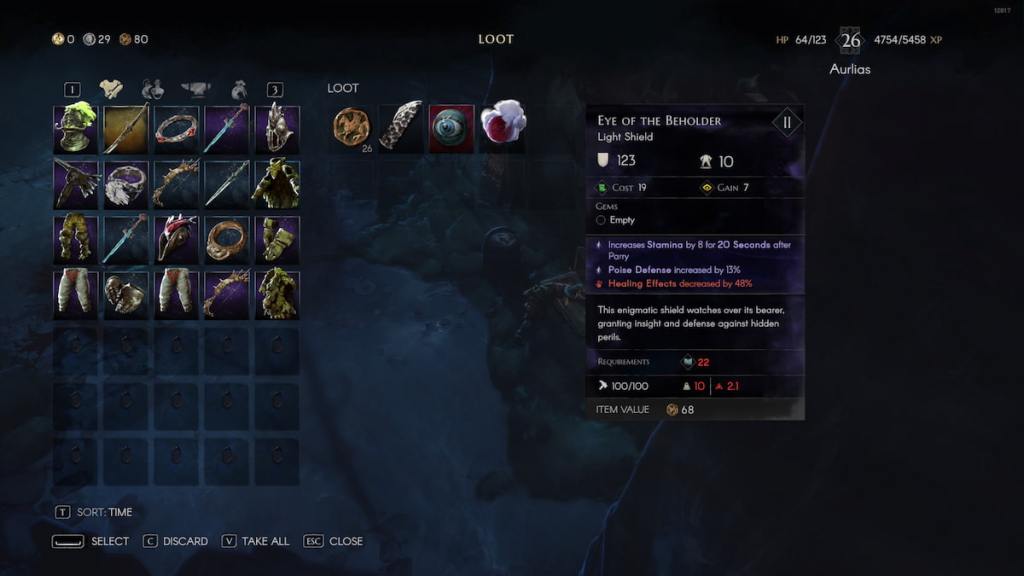
Task: Select the jagged stone blade in loot
Action: point(401,128)
